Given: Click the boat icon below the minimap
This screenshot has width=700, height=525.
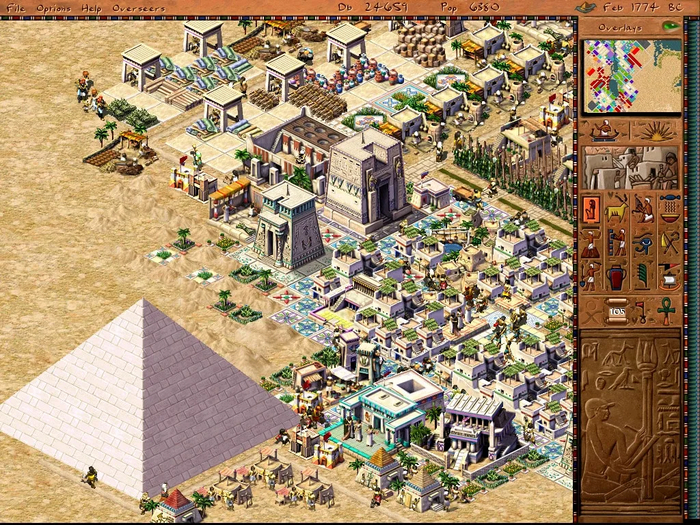Looking at the screenshot, I should click(x=604, y=130).
